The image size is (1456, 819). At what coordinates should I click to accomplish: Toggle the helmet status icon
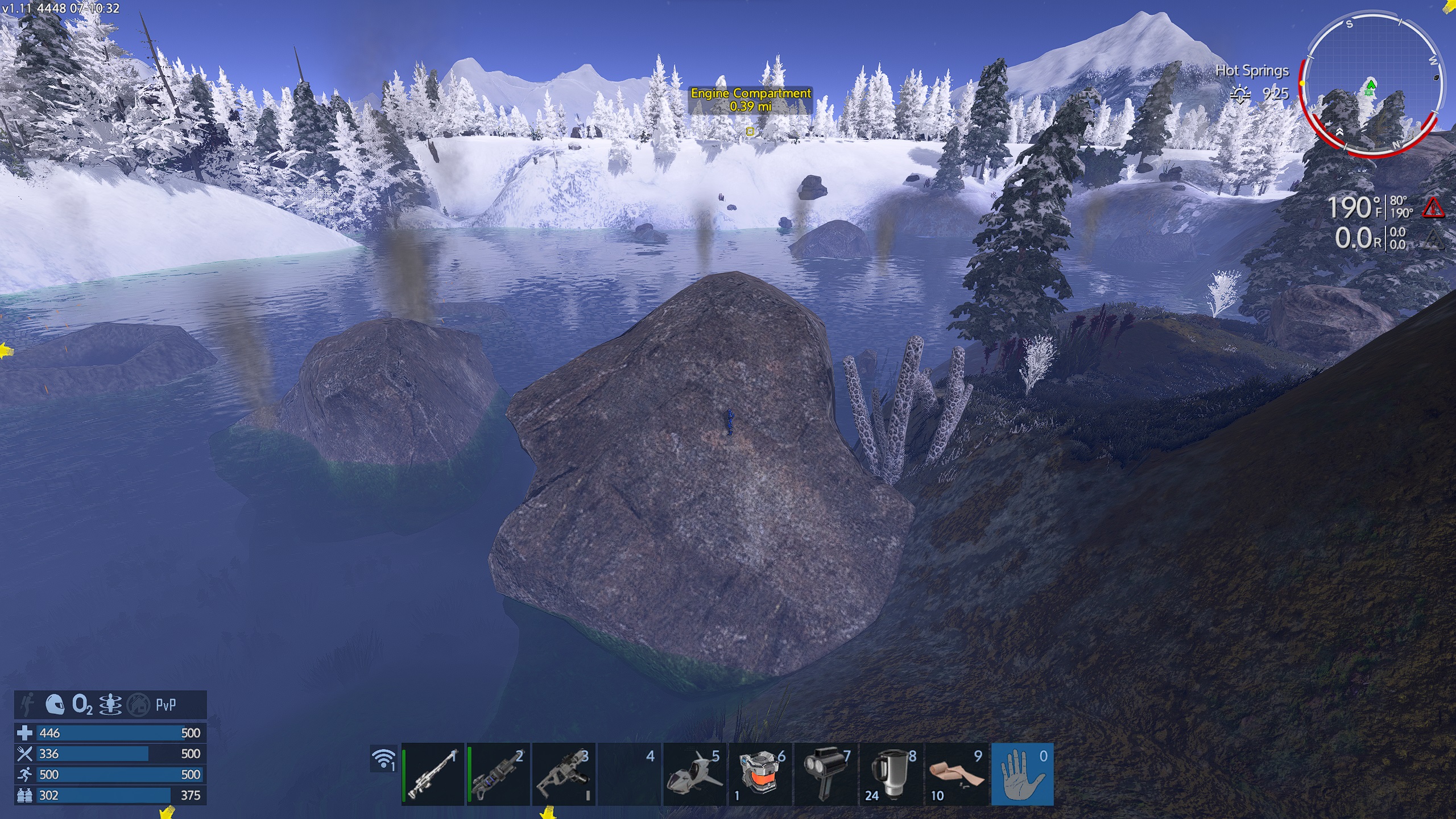[55, 705]
